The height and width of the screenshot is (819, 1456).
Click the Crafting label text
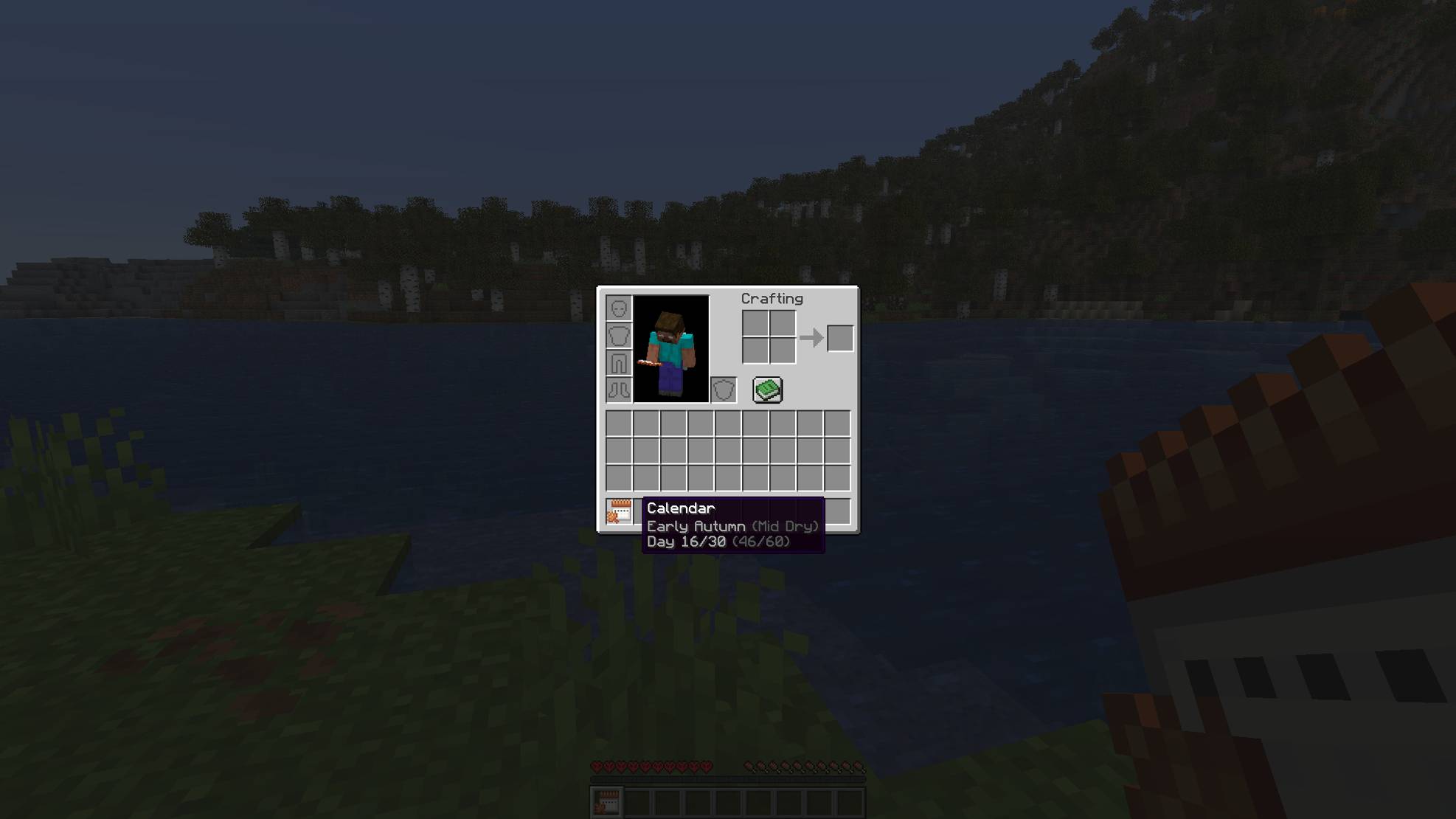[772, 298]
